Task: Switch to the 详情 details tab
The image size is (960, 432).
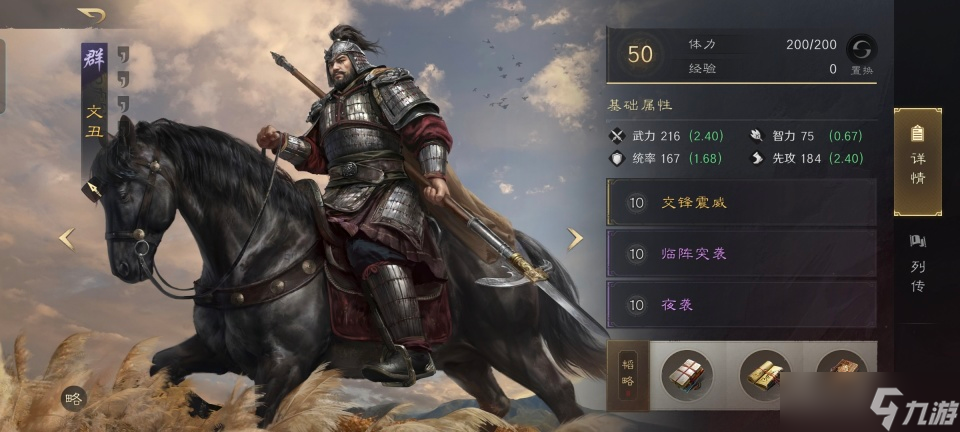Action: tap(917, 161)
